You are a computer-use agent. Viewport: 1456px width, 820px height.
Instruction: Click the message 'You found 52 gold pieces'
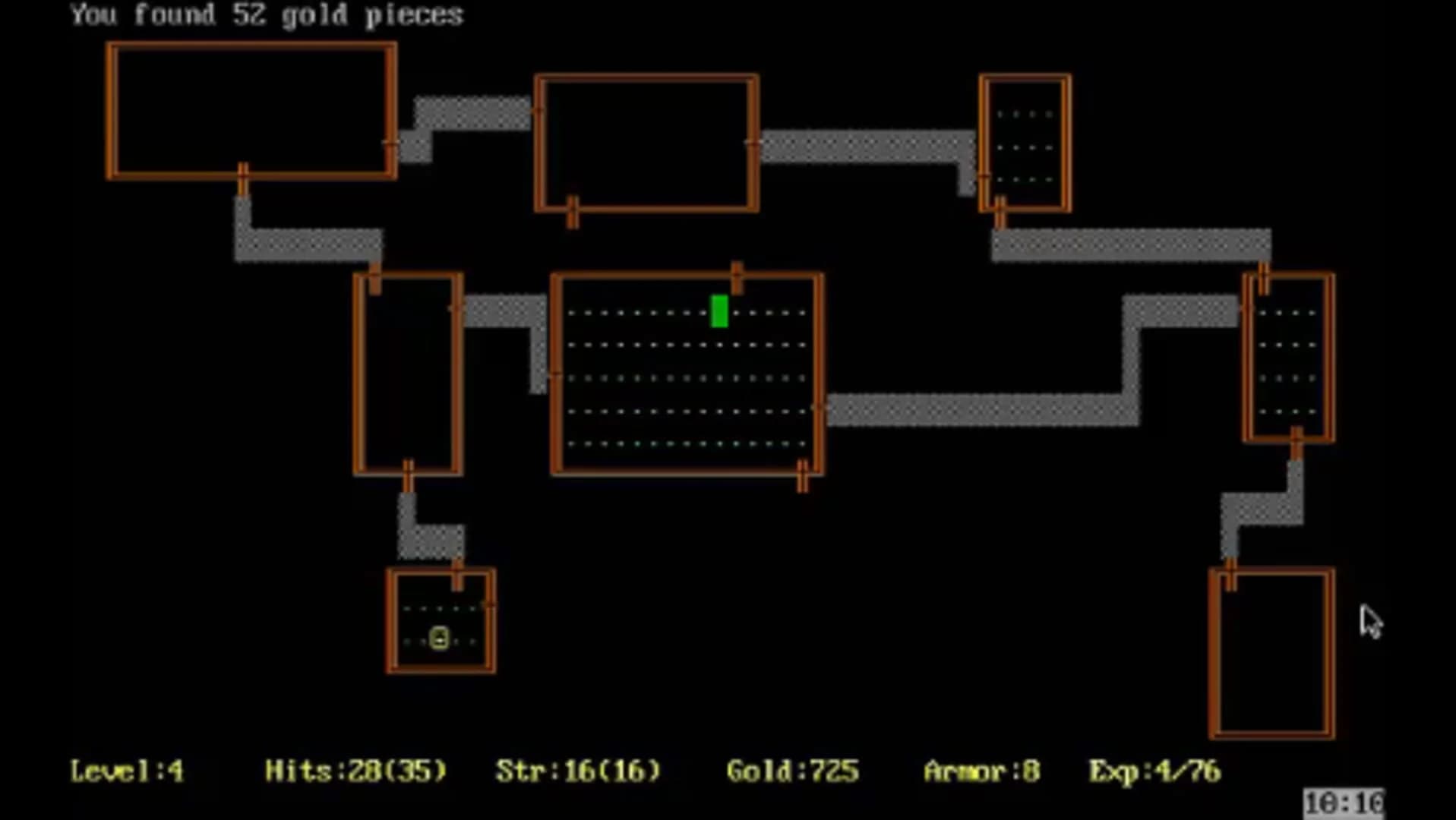[x=266, y=14]
